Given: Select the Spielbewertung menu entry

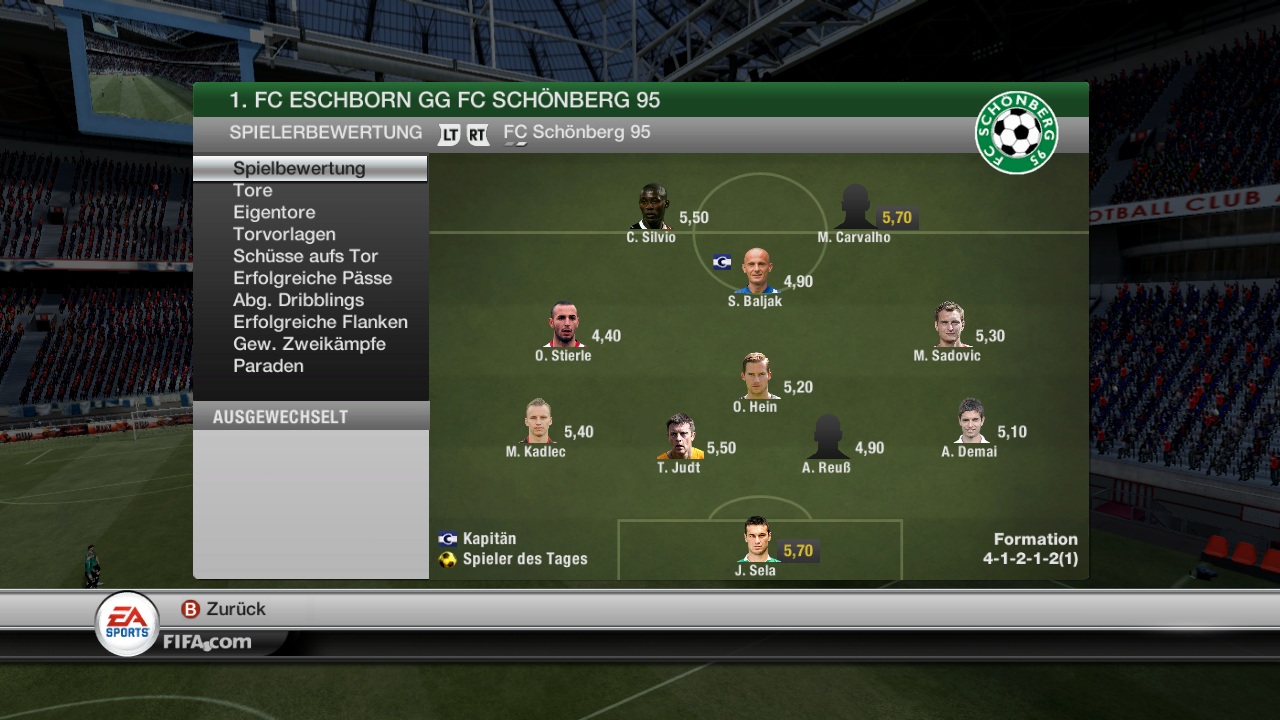Looking at the screenshot, I should click(299, 168).
